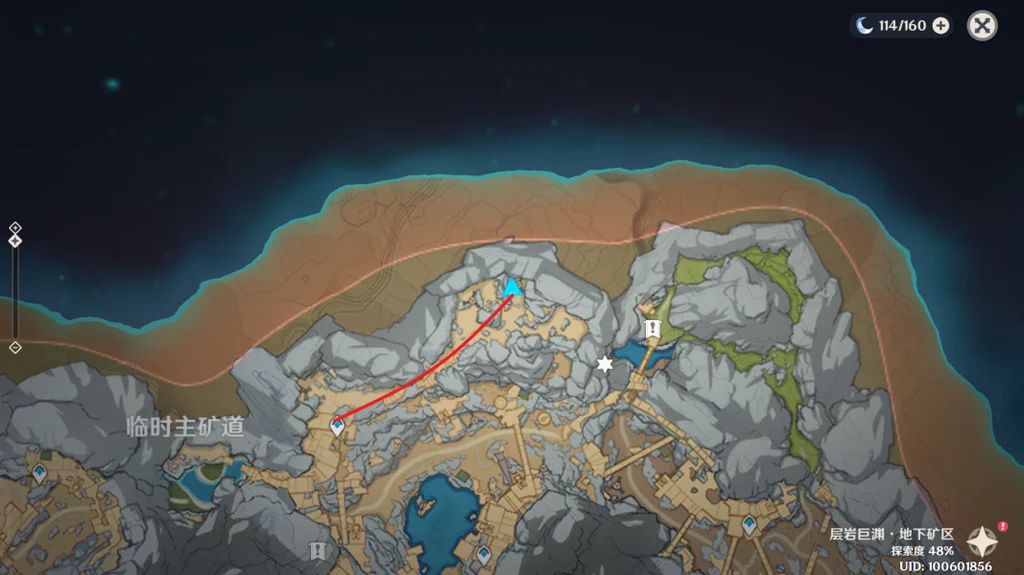The height and width of the screenshot is (575, 1024).
Task: Click the map zoom slider handle
Action: click(x=15, y=240)
